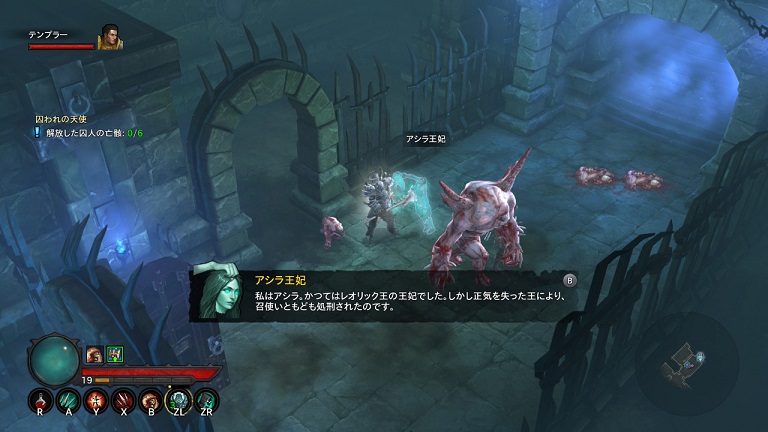
Task: Click the screaming face buff icon
Action: pos(94,354)
